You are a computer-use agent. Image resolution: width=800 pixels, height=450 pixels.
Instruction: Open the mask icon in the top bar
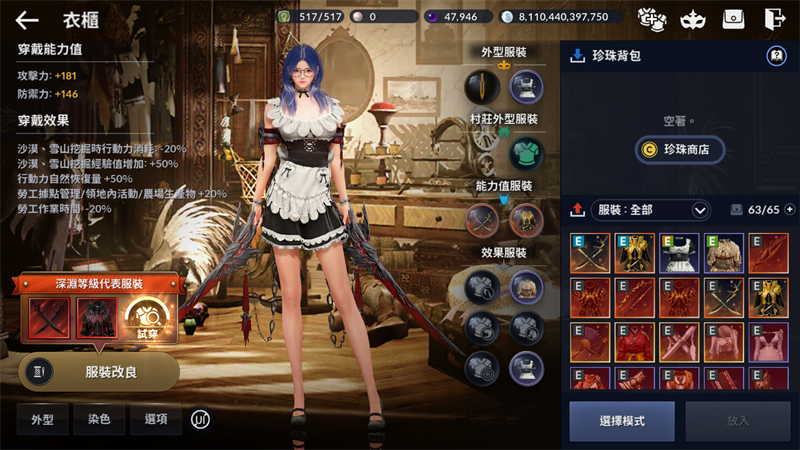coord(691,18)
